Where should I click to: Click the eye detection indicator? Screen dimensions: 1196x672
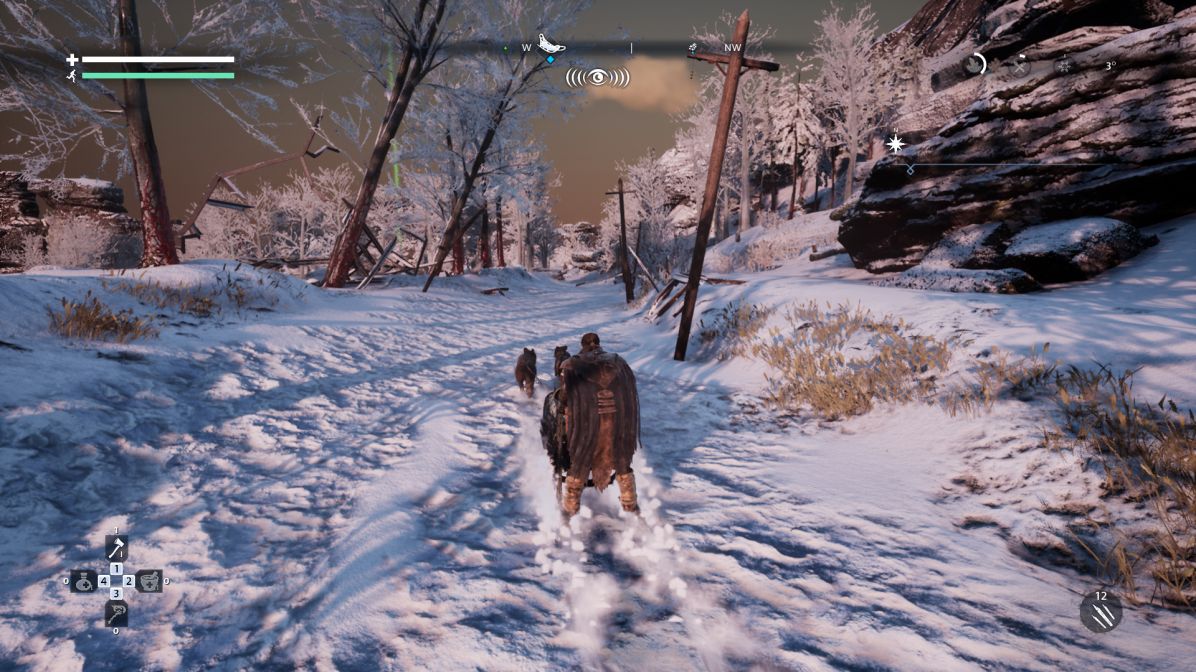pyautogui.click(x=597, y=76)
